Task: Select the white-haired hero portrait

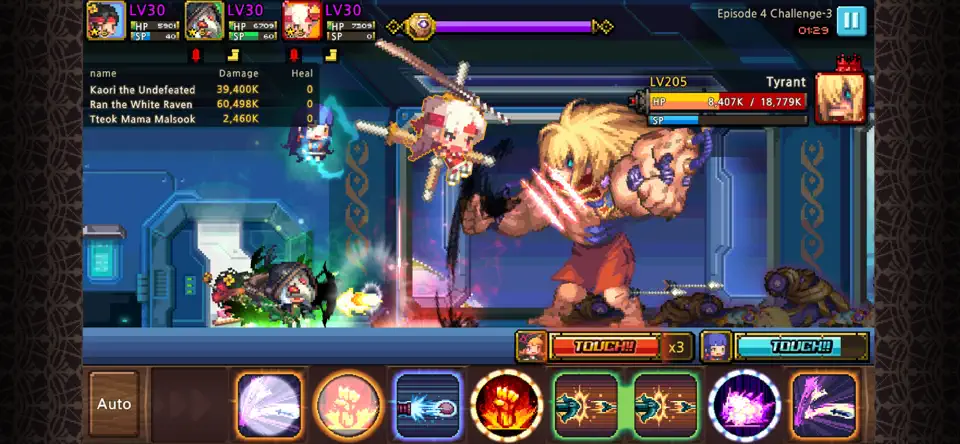Action: point(302,20)
